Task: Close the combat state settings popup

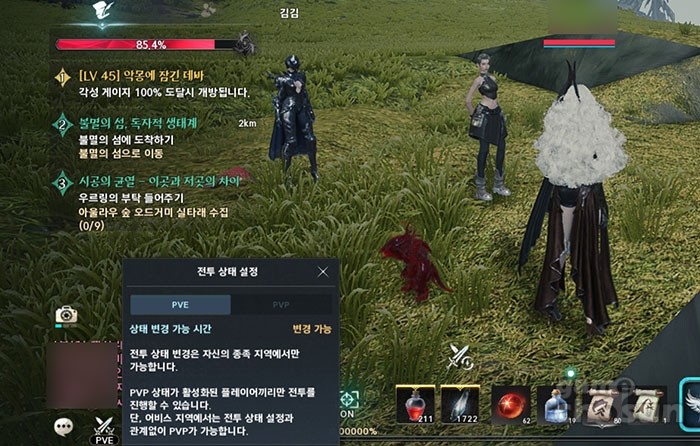Action: (x=322, y=271)
